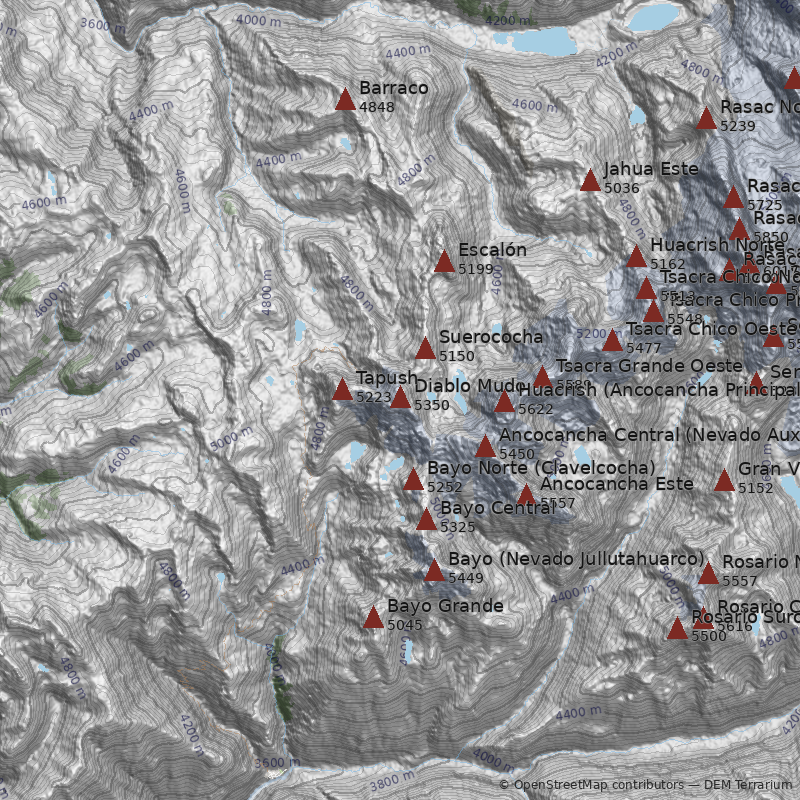
Task: Click the Ancocancha Central peak marker
Action: point(485,447)
